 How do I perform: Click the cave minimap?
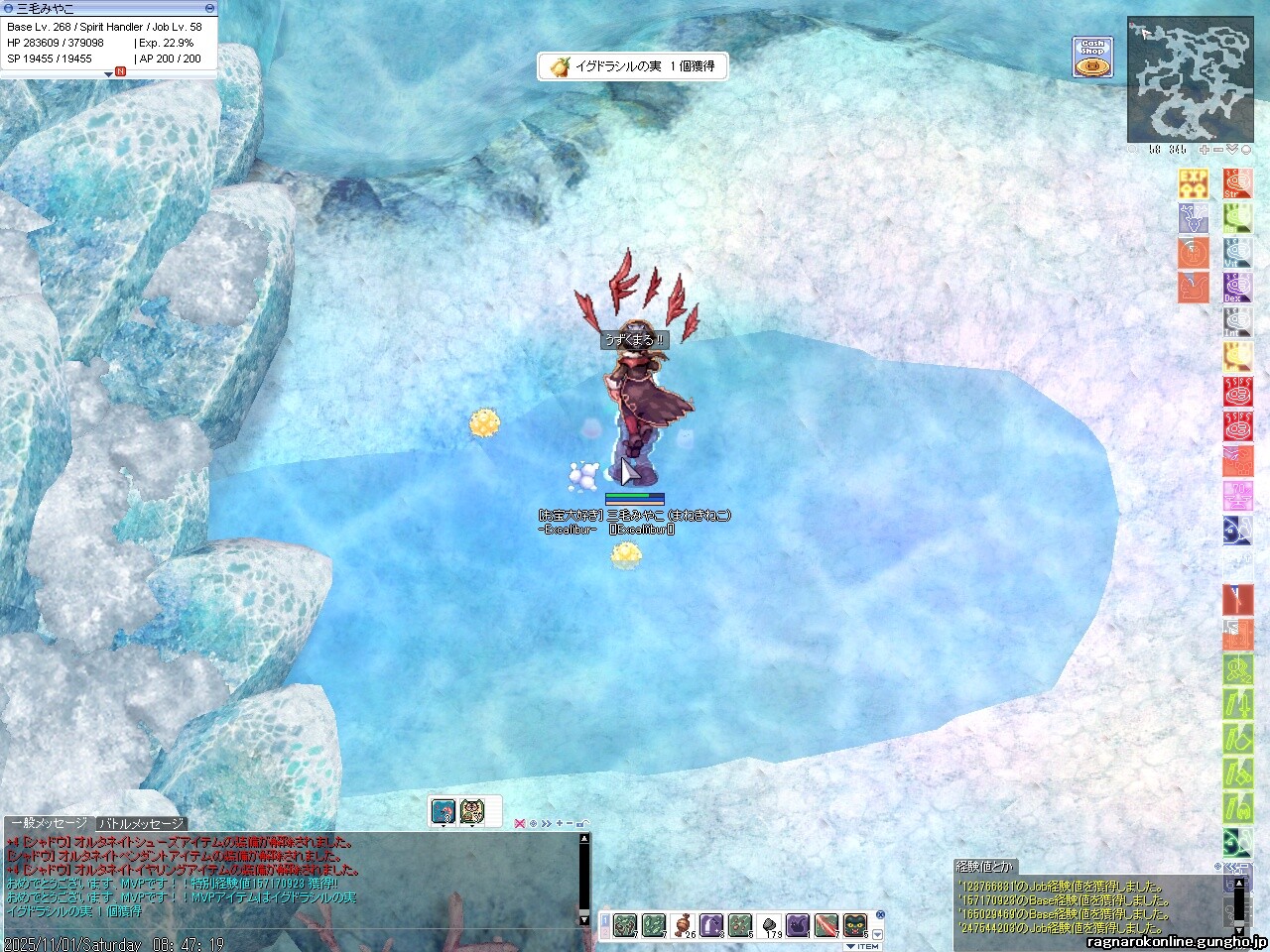coord(1189,79)
